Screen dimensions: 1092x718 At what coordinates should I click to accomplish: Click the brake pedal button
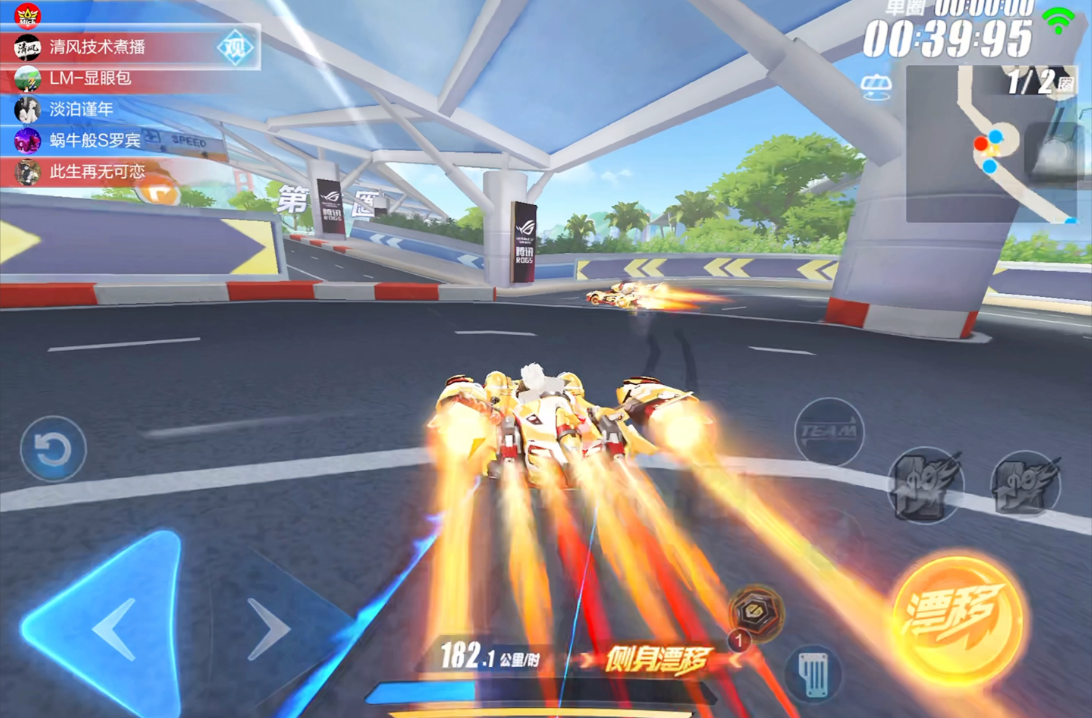(812, 672)
